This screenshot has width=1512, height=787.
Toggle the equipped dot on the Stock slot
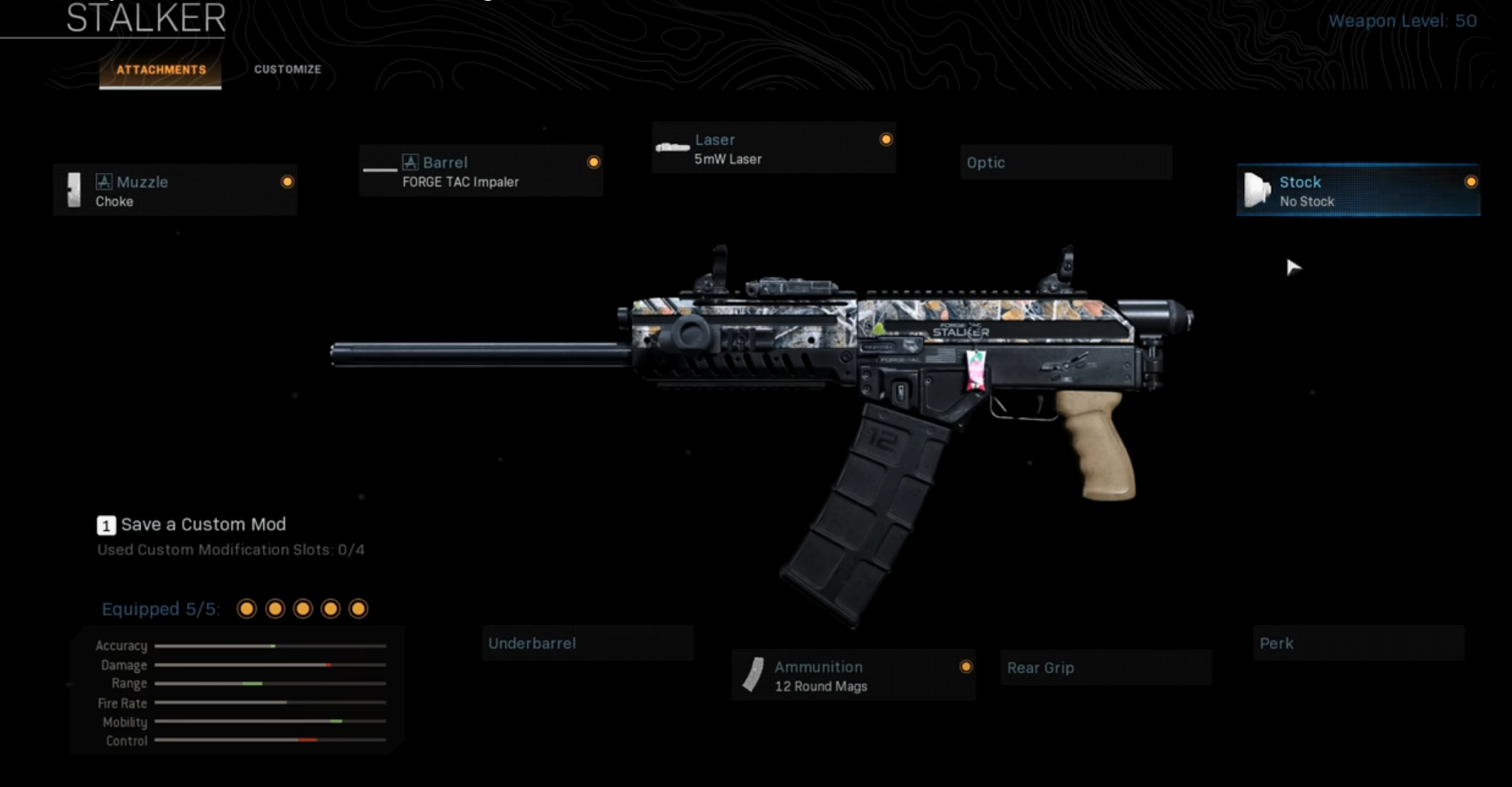pos(1470,182)
